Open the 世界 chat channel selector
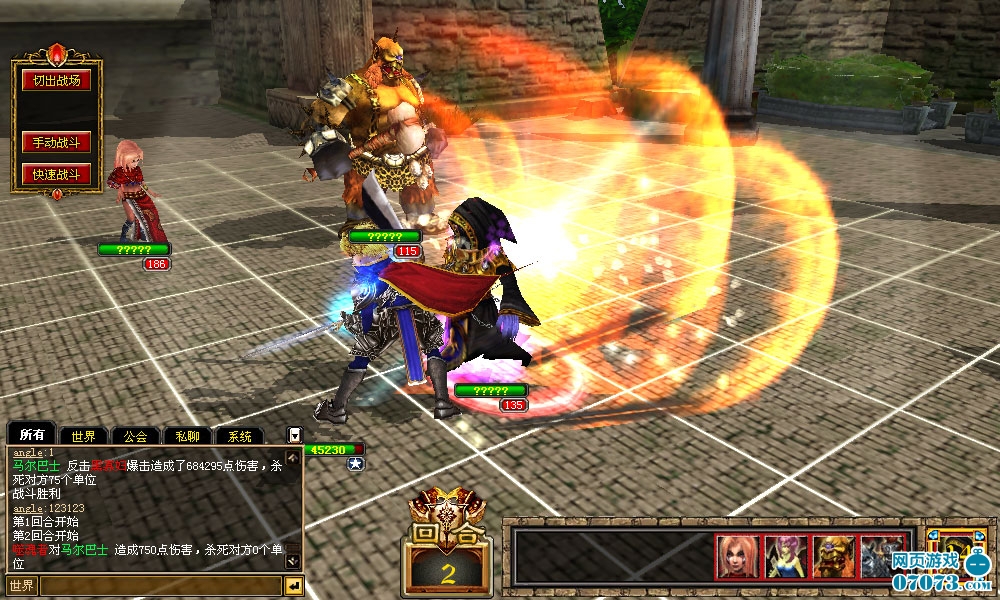This screenshot has width=1000, height=600. click(x=22, y=586)
